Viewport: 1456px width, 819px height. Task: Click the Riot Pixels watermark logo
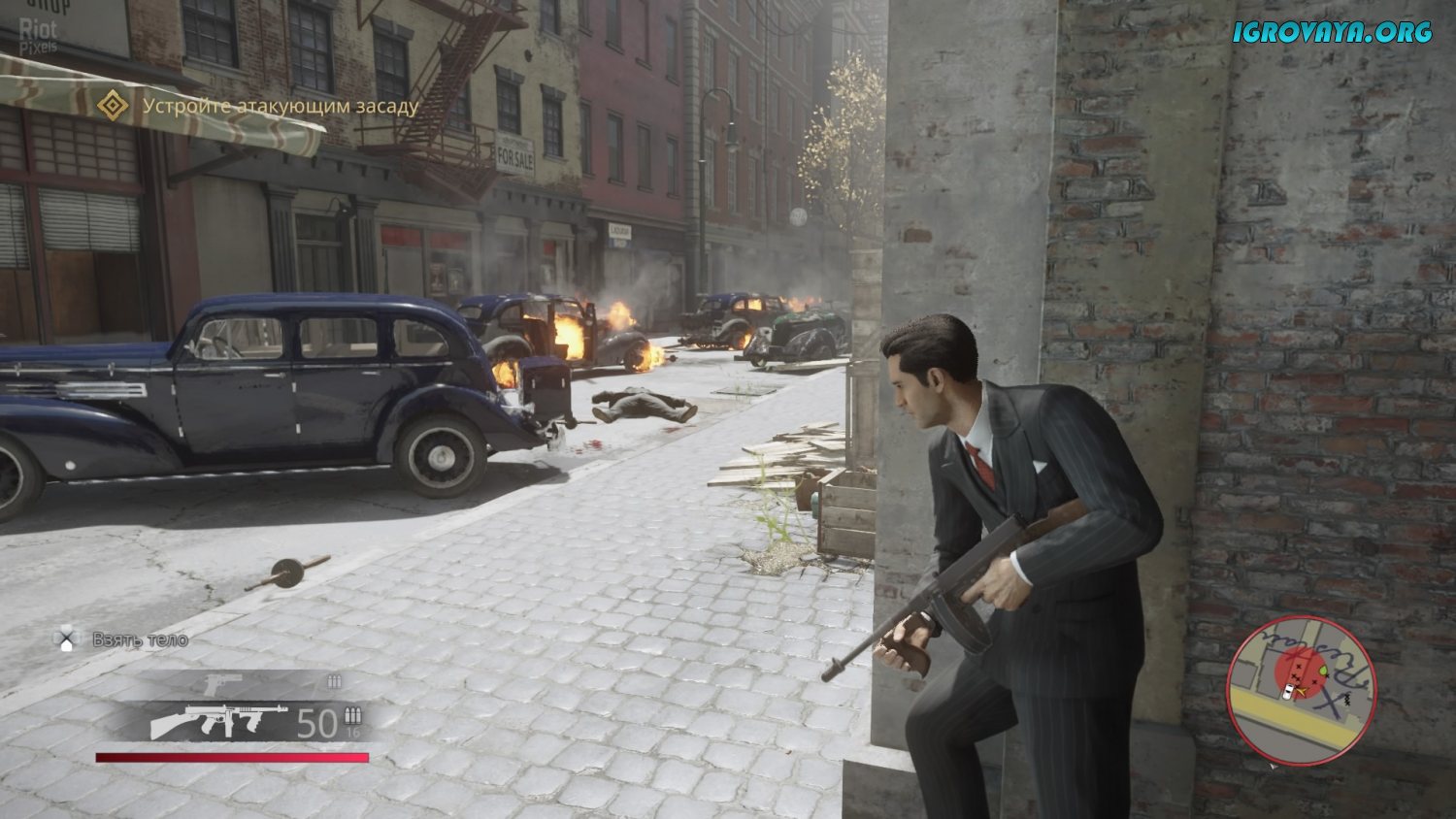click(39, 35)
